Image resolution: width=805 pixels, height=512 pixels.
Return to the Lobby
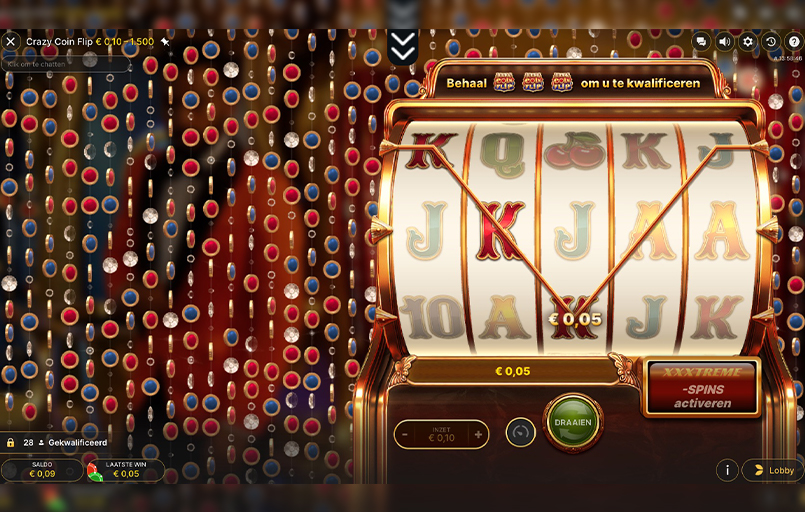coord(772,470)
